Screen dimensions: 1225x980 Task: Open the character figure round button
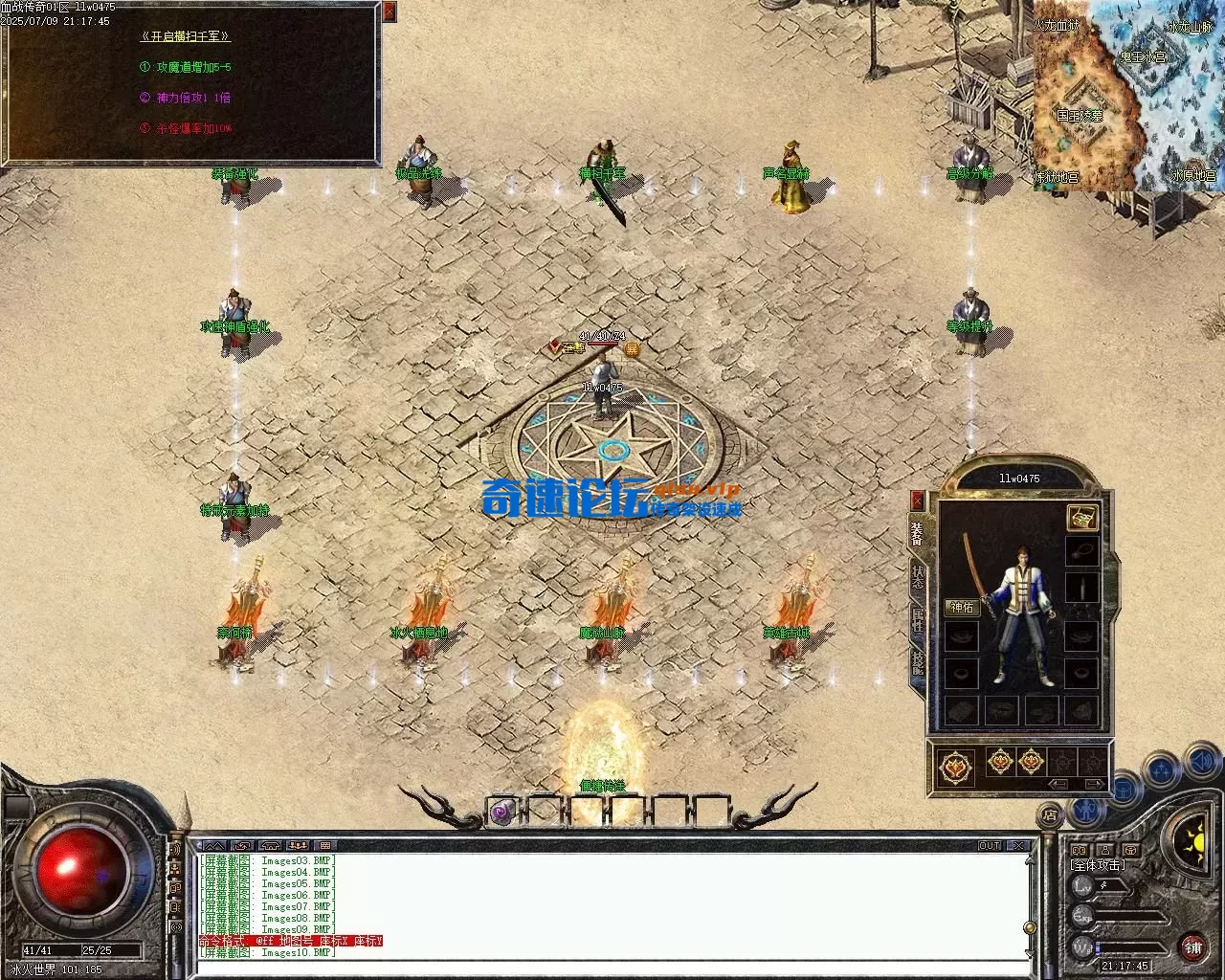[x=1085, y=812]
